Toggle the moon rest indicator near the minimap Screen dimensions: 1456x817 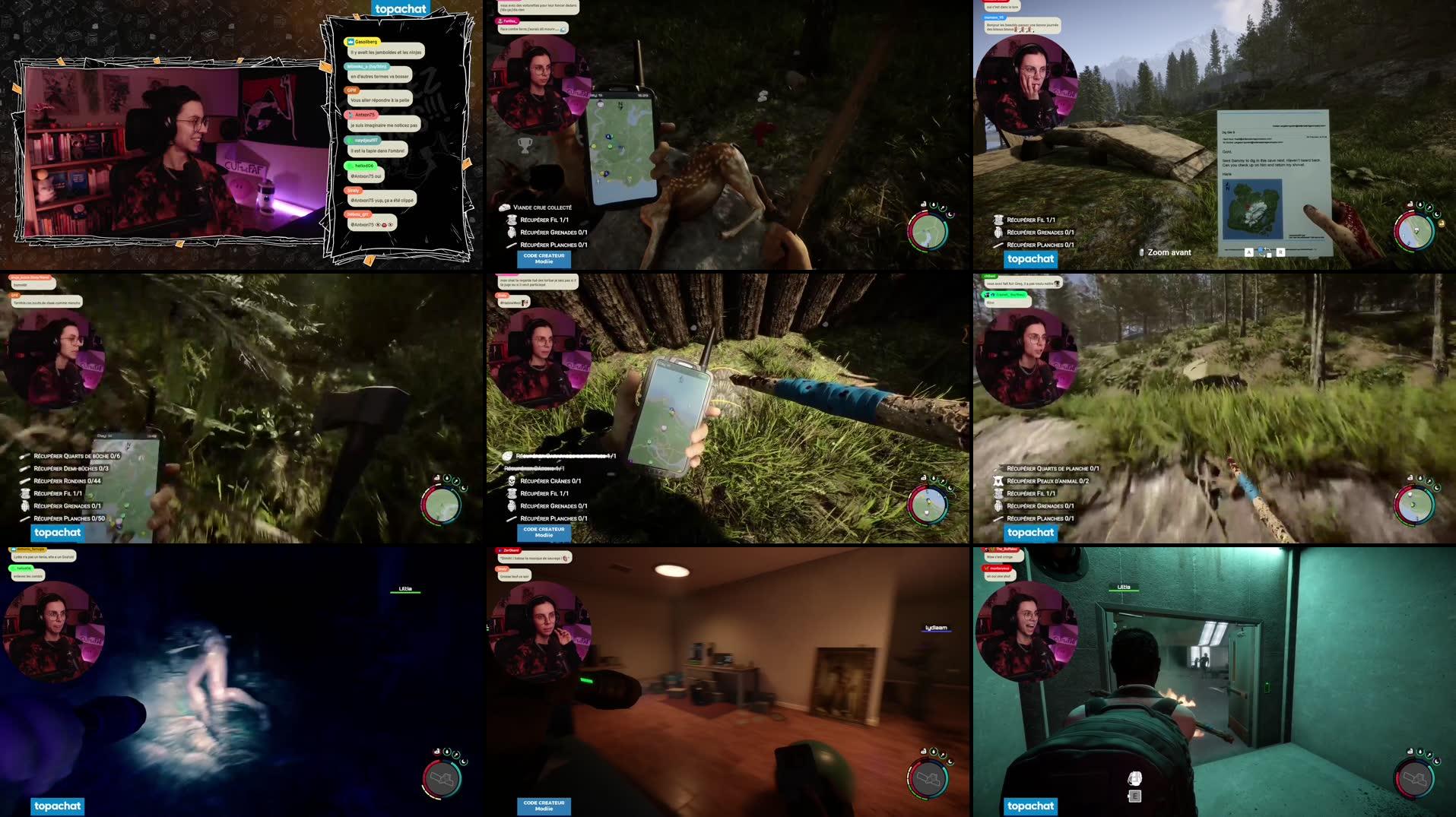(x=950, y=215)
